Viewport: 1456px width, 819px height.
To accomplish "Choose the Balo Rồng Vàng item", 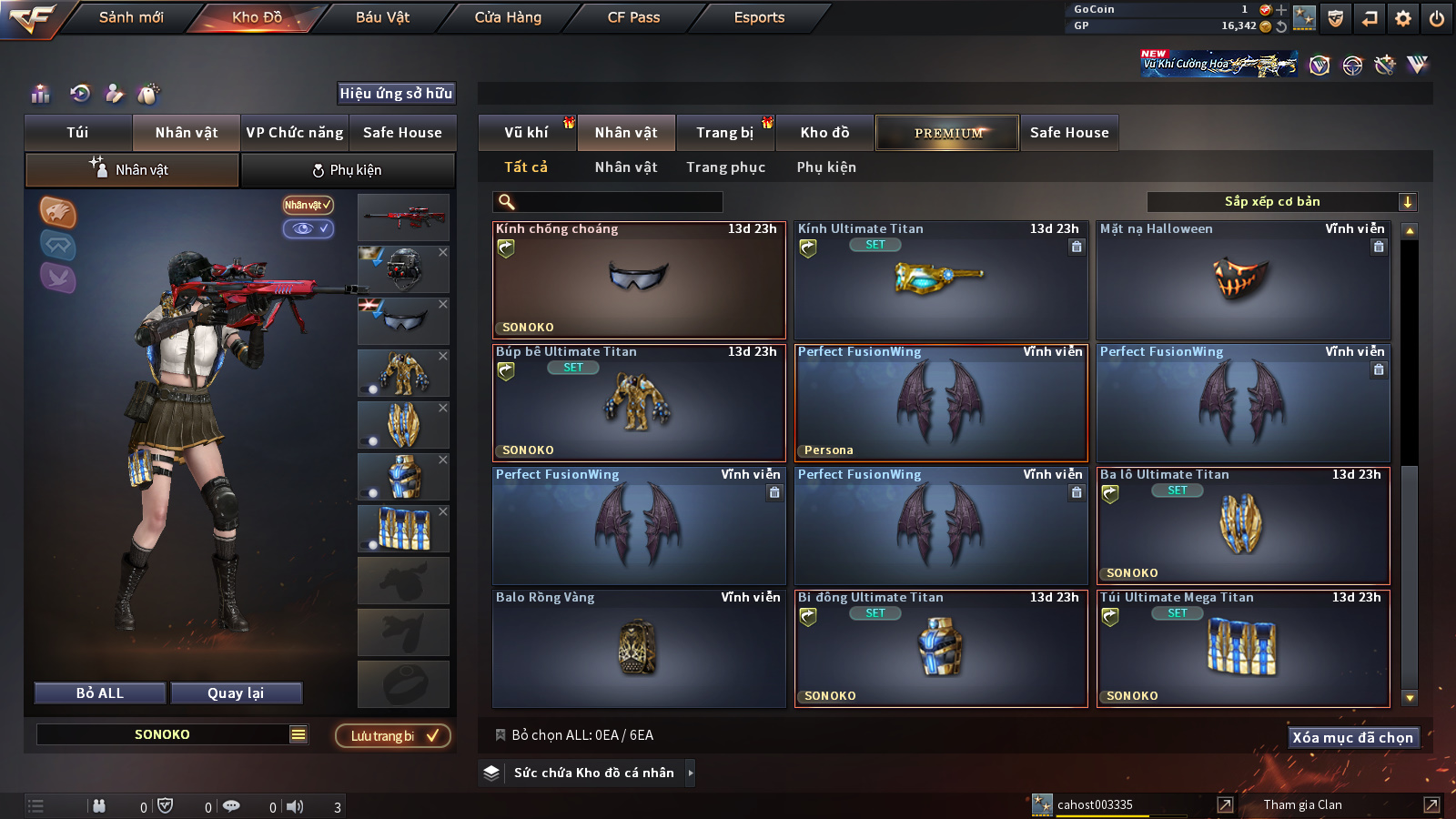I will coord(639,650).
